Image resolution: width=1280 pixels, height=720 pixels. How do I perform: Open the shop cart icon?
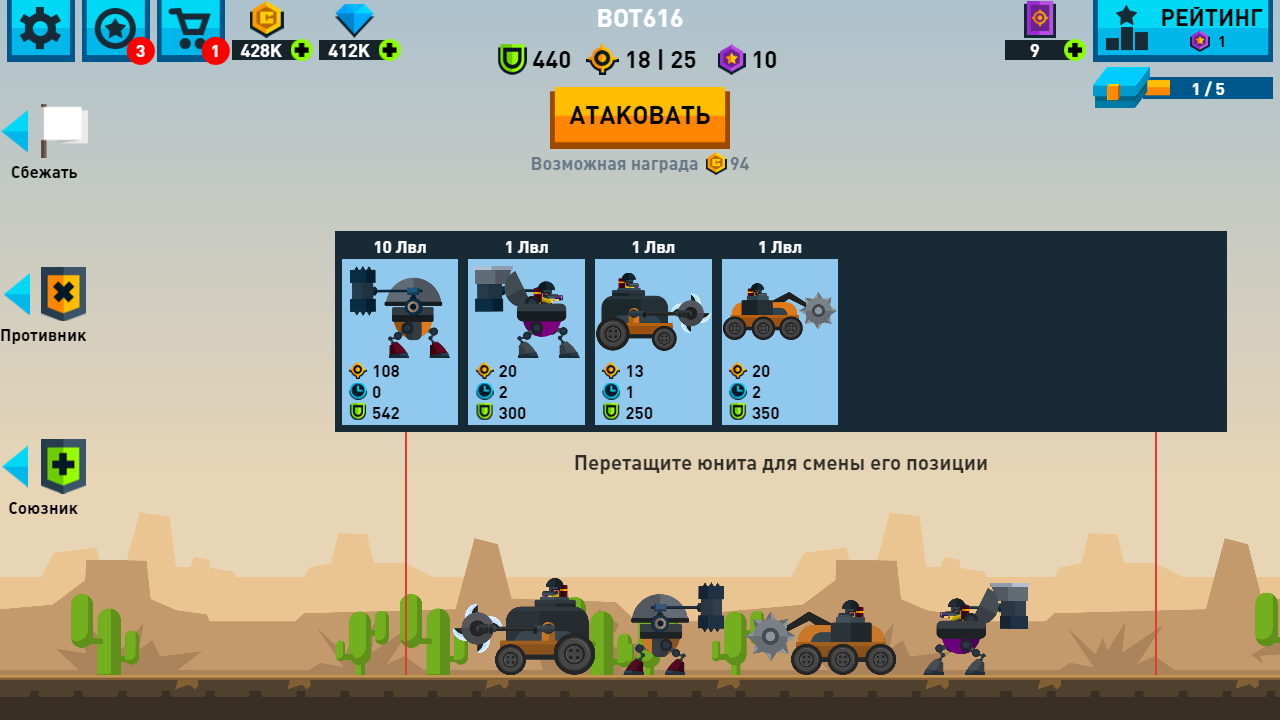[x=190, y=30]
